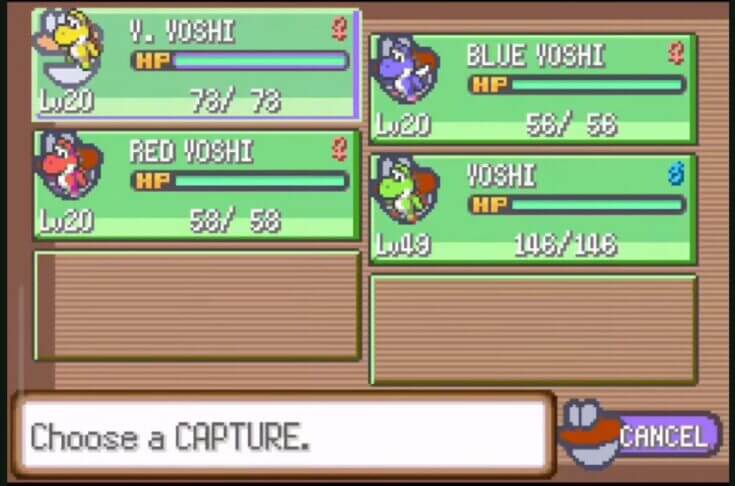Select V. Yoshi party slot
Image resolution: width=735 pixels, height=486 pixels.
[196, 66]
